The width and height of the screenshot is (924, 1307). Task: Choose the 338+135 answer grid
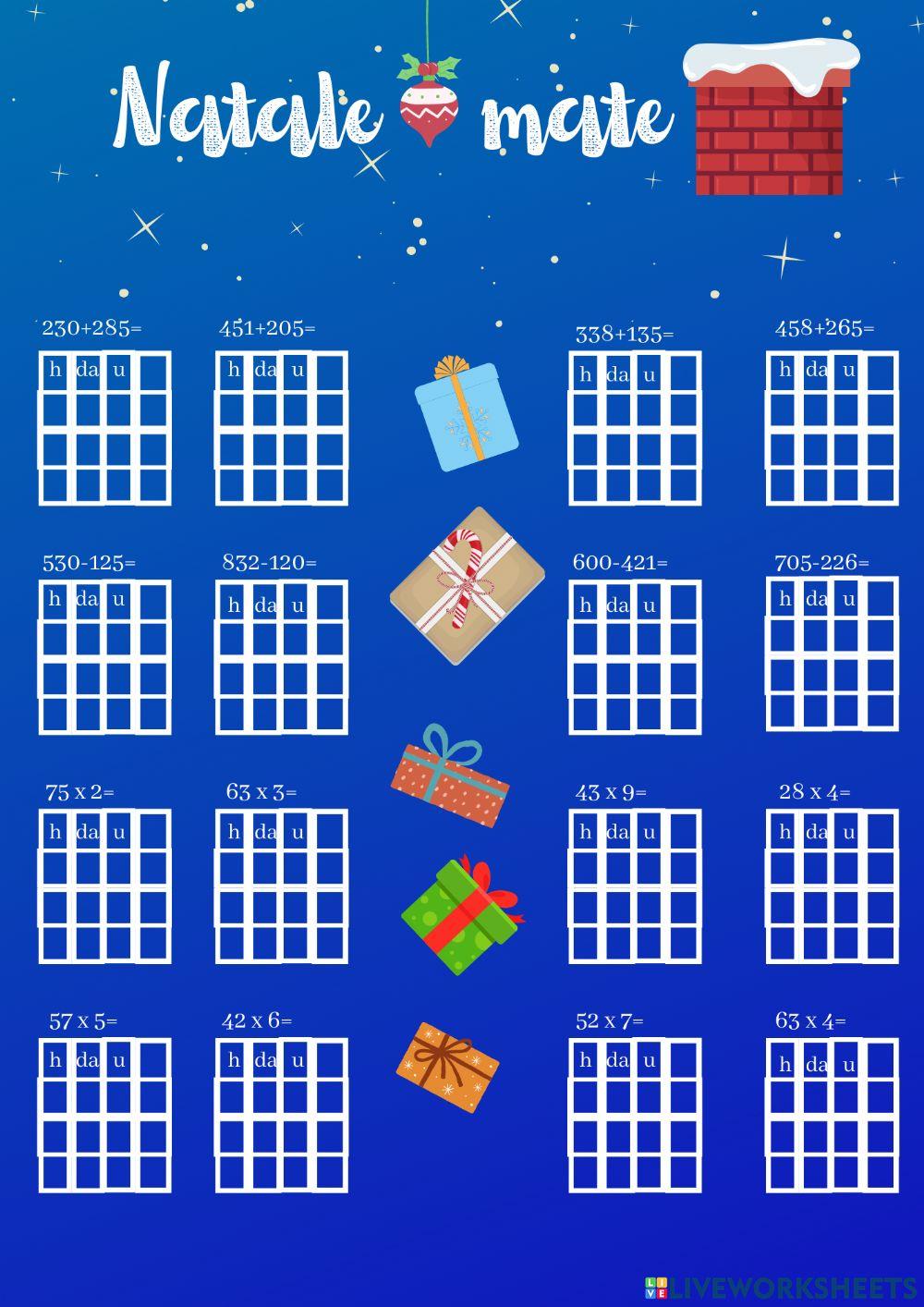(x=635, y=428)
